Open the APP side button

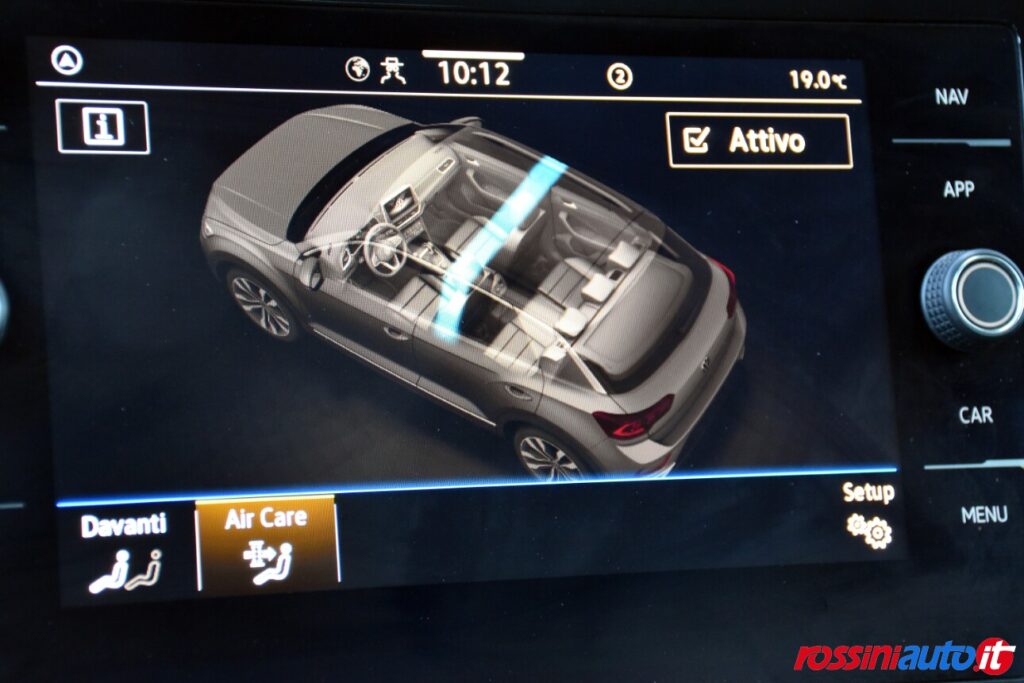pyautogui.click(x=958, y=189)
